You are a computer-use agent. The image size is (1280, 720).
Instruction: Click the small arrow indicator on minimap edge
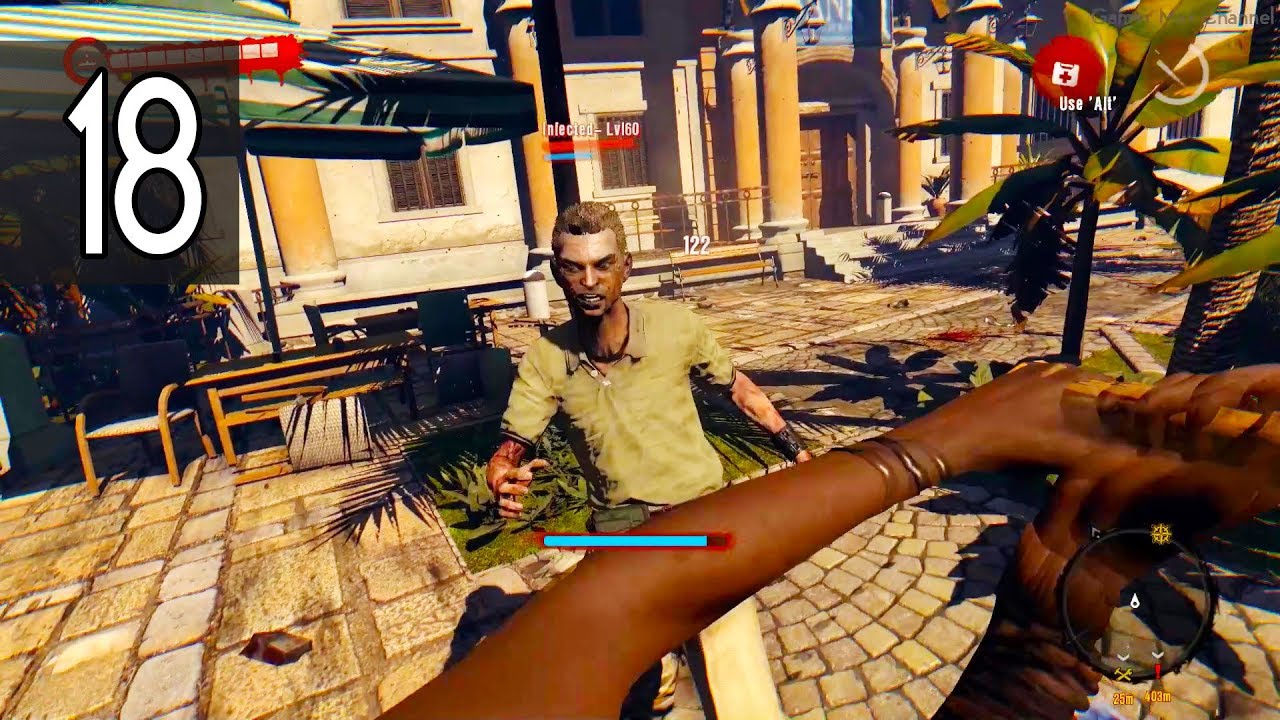(x=1093, y=530)
